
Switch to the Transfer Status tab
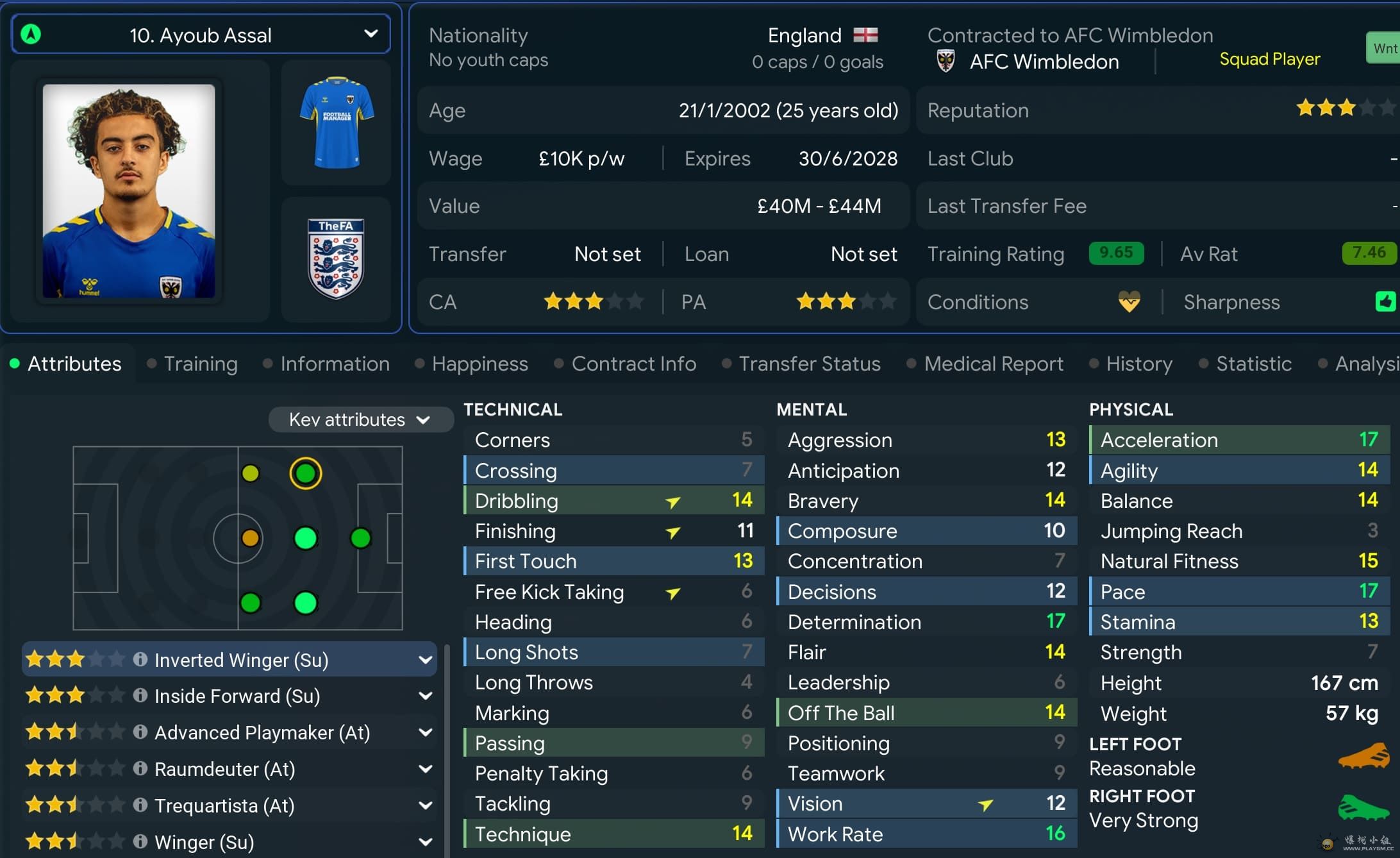coord(809,364)
